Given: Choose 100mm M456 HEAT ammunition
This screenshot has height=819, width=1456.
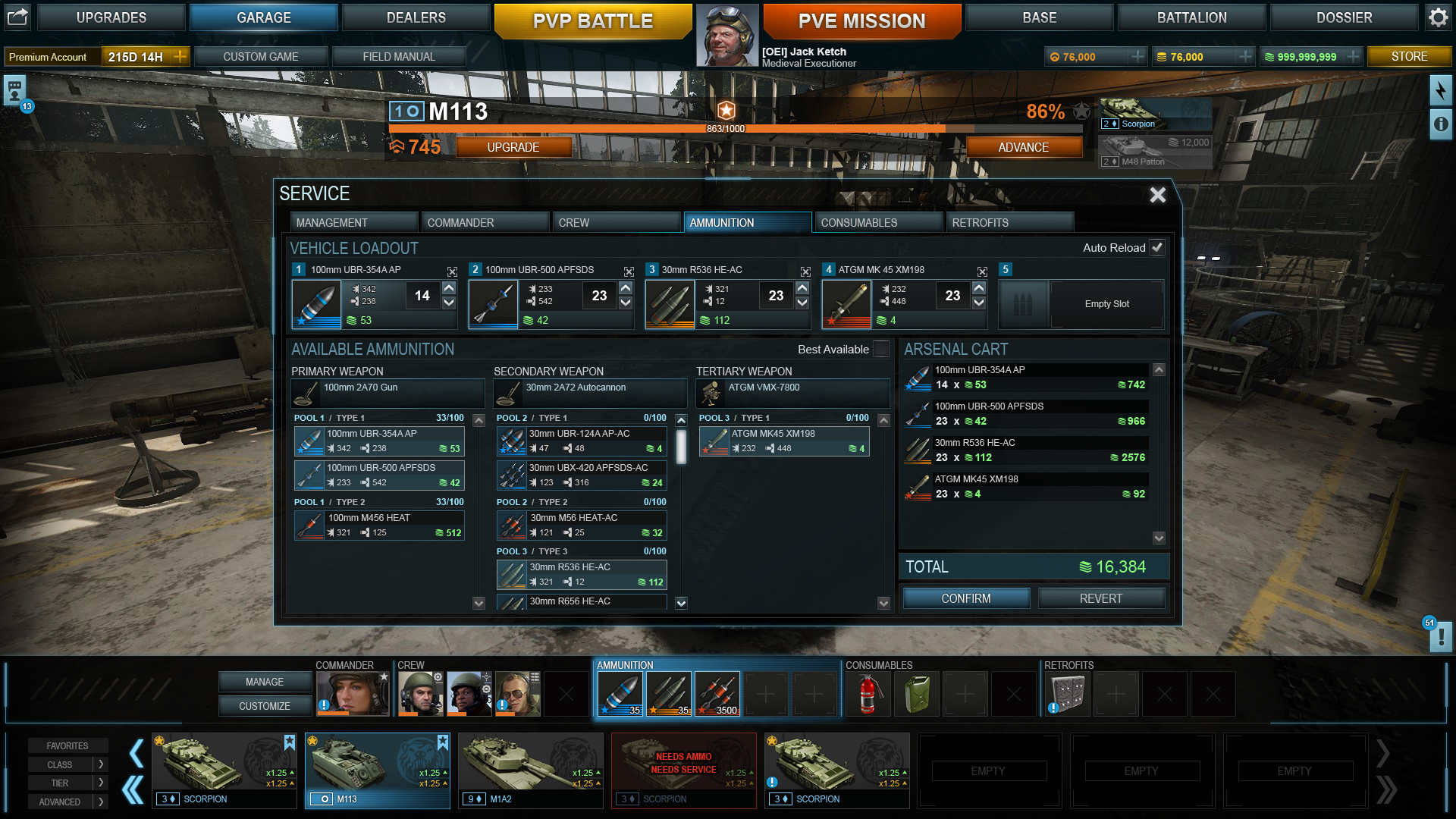Looking at the screenshot, I should 379,525.
